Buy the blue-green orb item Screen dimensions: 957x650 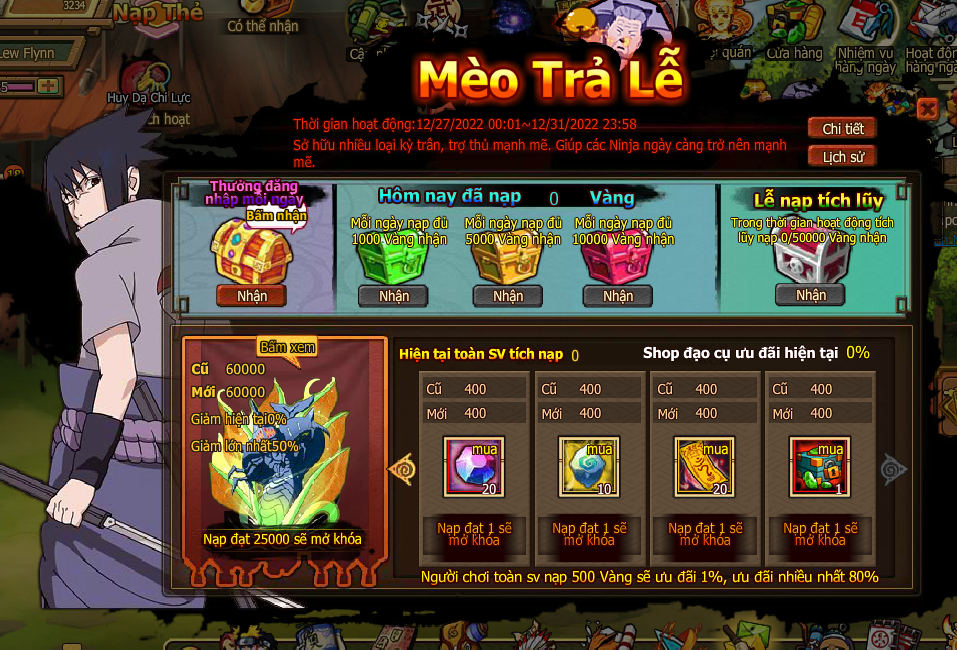(x=589, y=466)
